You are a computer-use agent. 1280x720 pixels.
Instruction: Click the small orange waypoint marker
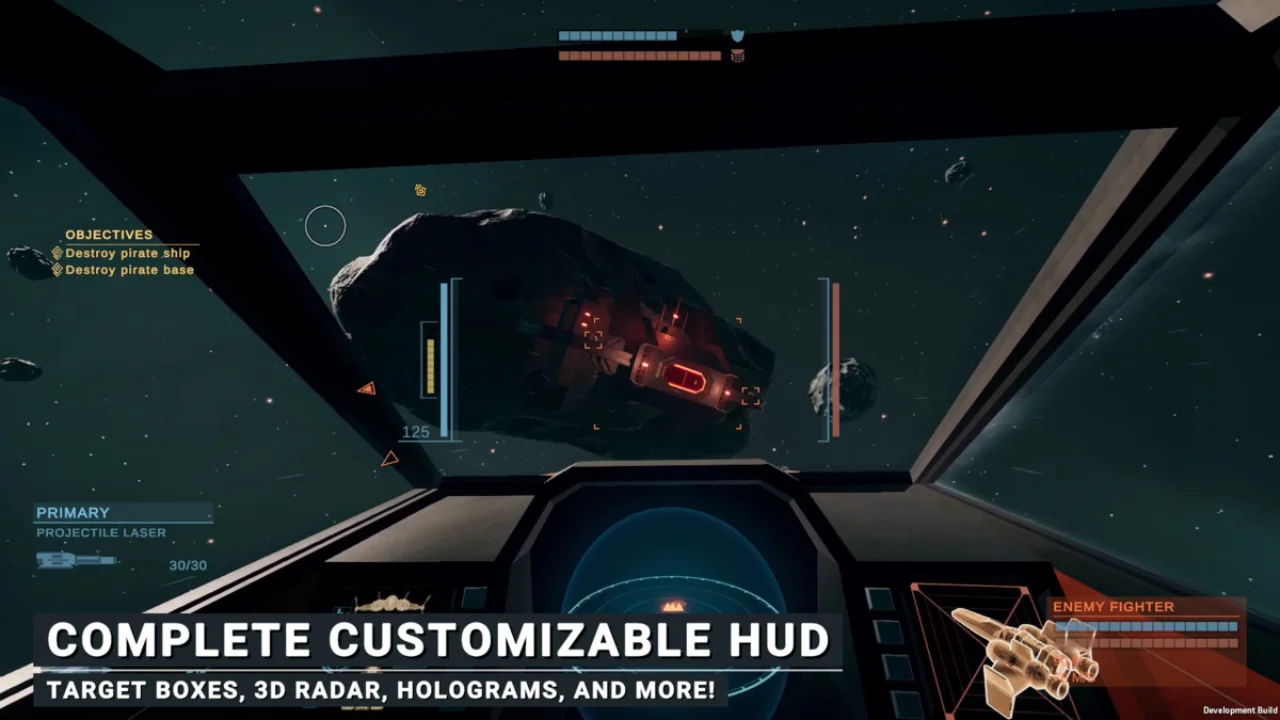coord(421,190)
